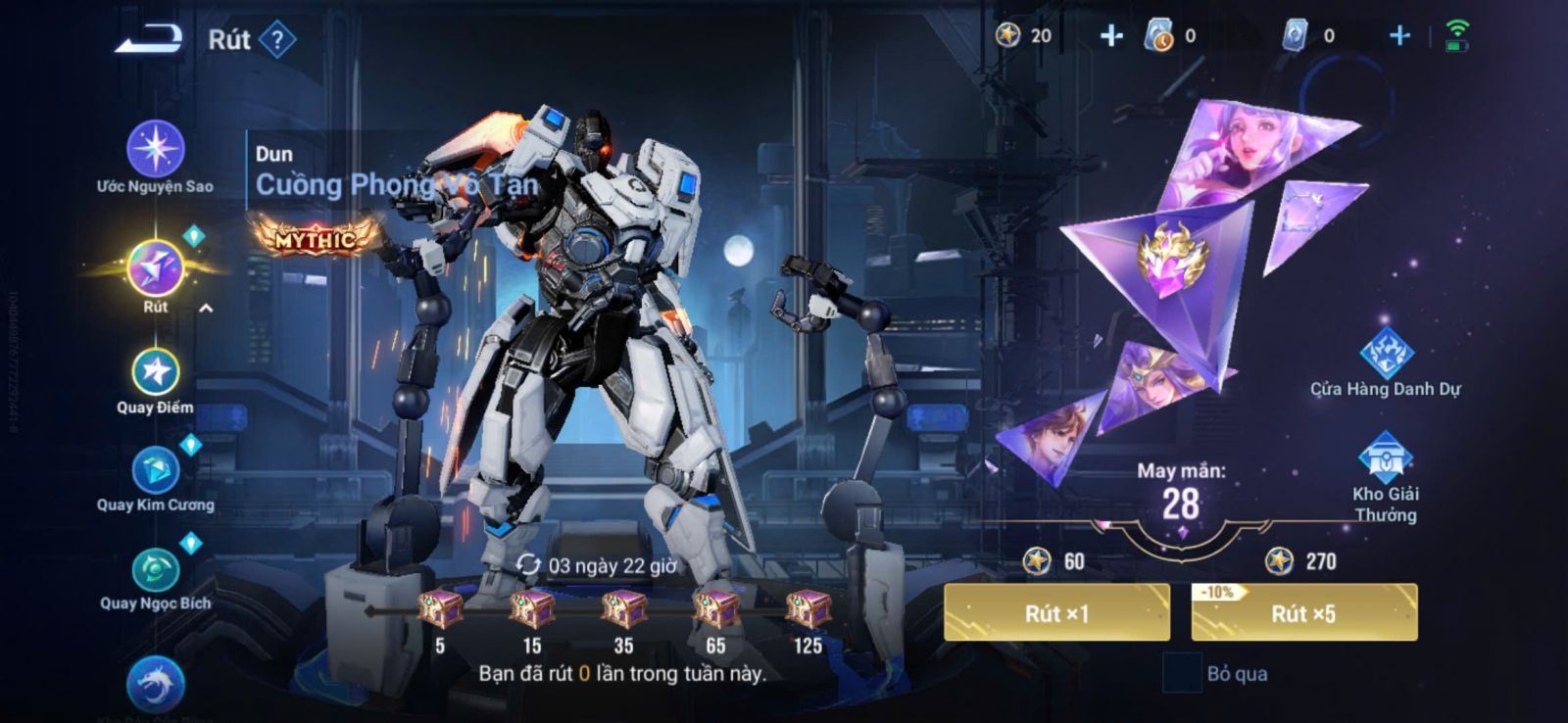The image size is (1568, 723).
Task: Collapse the Rút tab arrow
Action: 206,308
